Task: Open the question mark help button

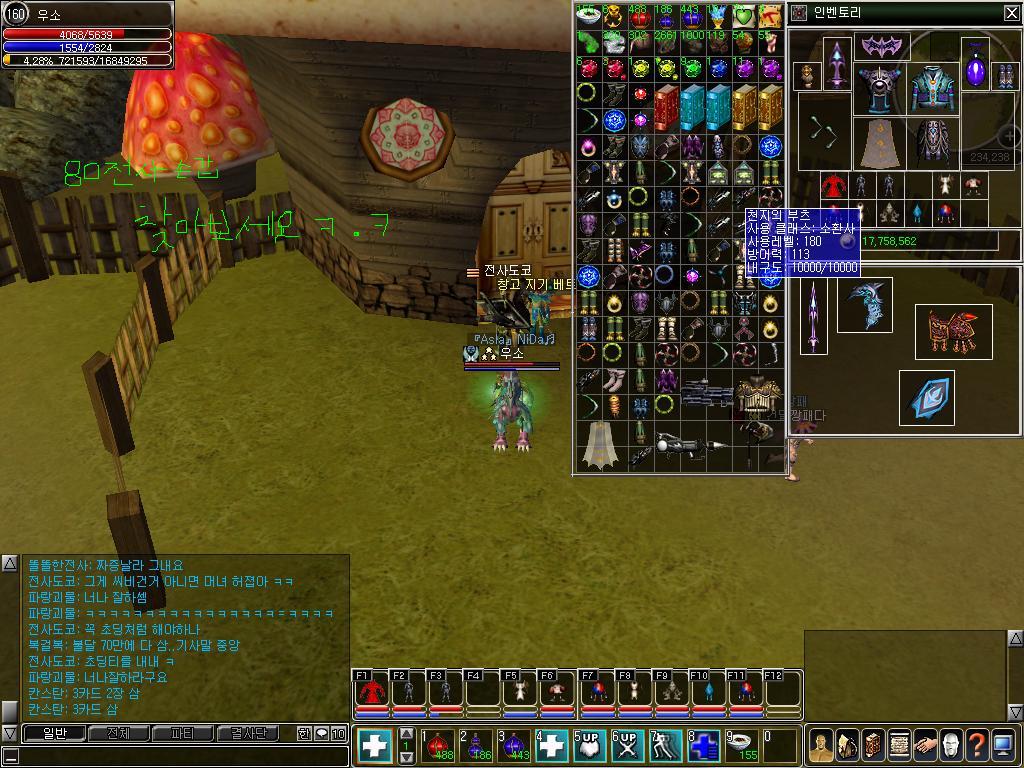Action: [976, 745]
